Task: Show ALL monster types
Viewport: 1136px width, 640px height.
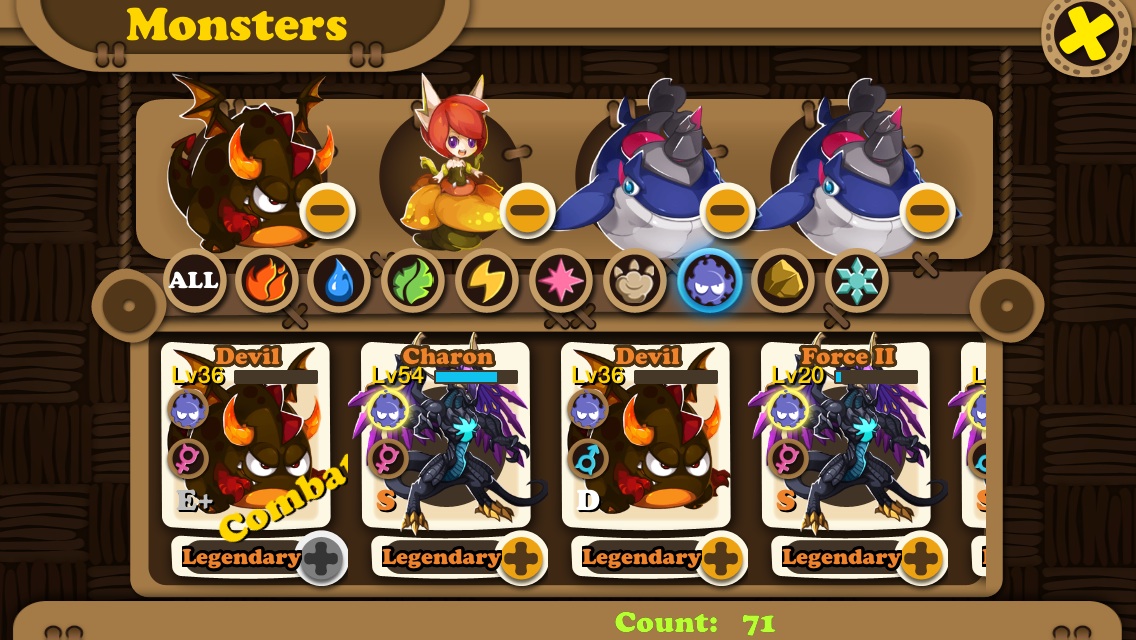Action: [194, 280]
